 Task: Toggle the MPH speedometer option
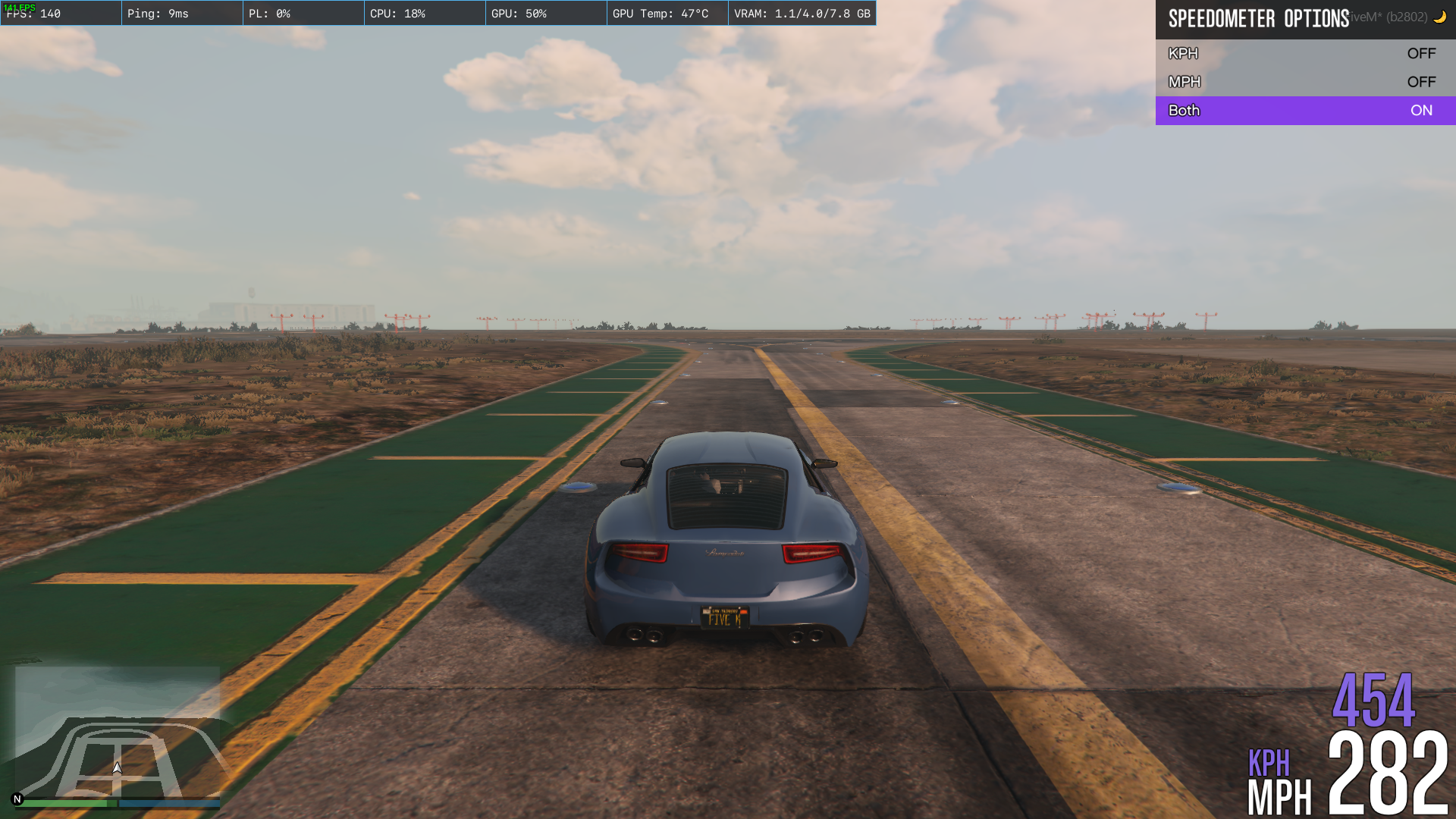pos(1304,82)
